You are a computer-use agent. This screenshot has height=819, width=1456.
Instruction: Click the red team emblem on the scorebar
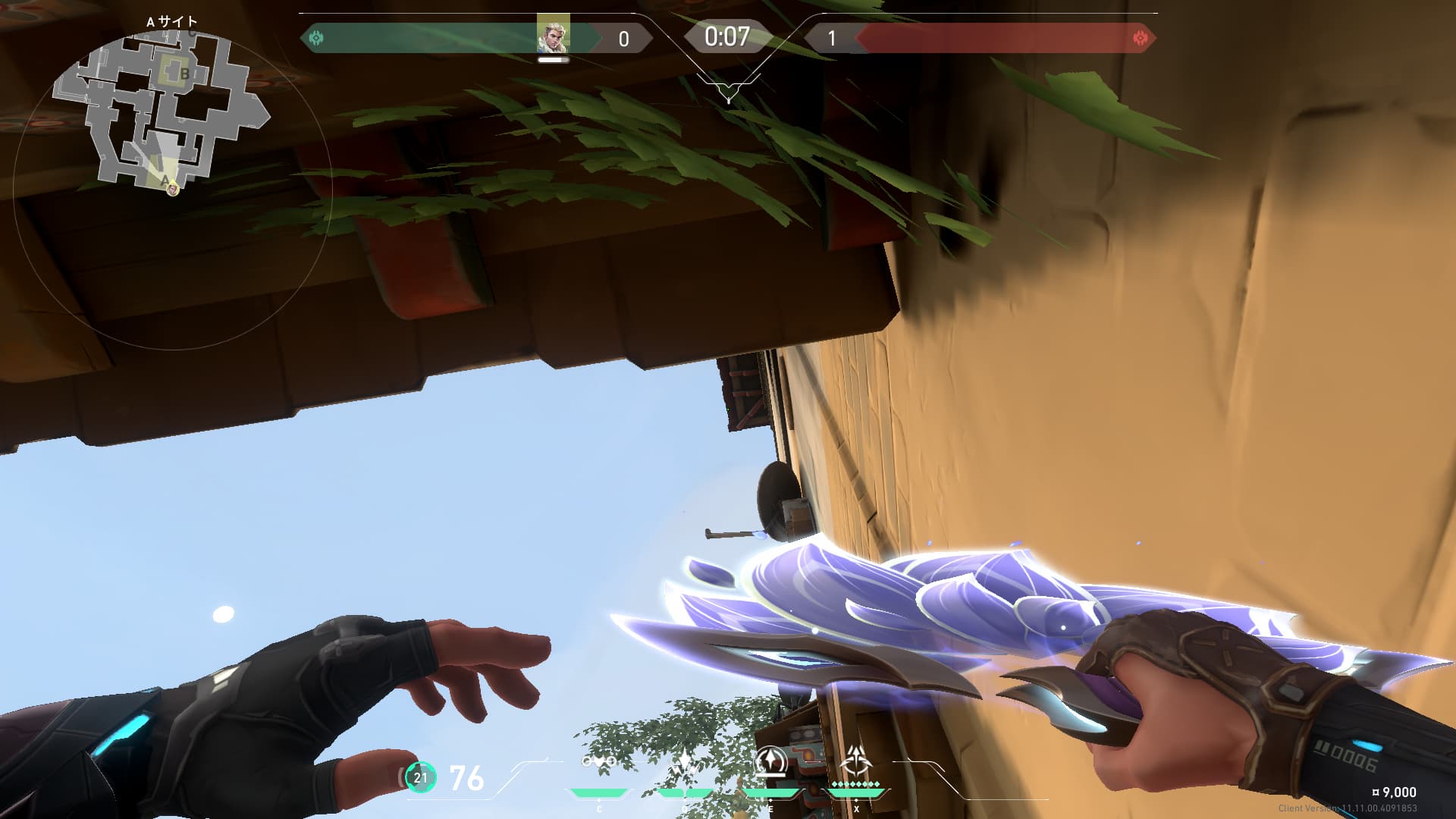[x=1139, y=38]
